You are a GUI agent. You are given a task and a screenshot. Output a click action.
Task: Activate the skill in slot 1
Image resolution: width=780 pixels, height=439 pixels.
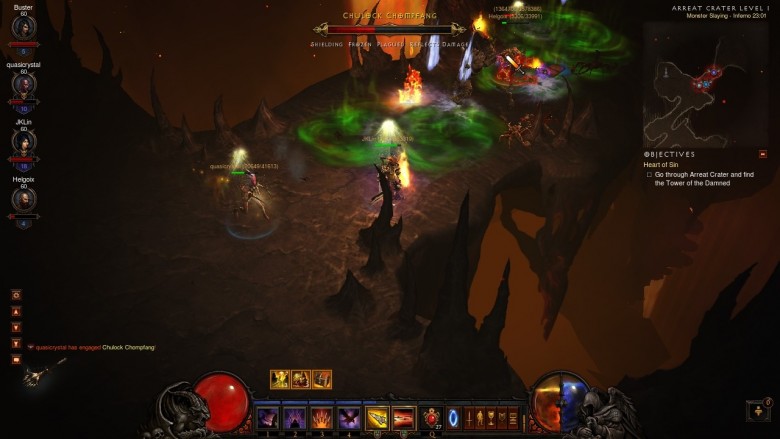click(268, 418)
